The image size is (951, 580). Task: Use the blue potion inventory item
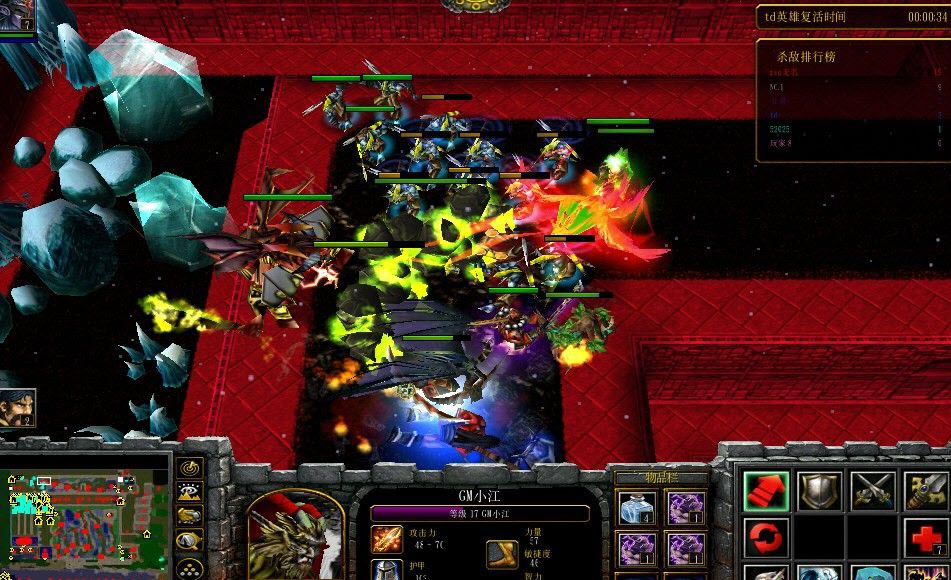637,508
